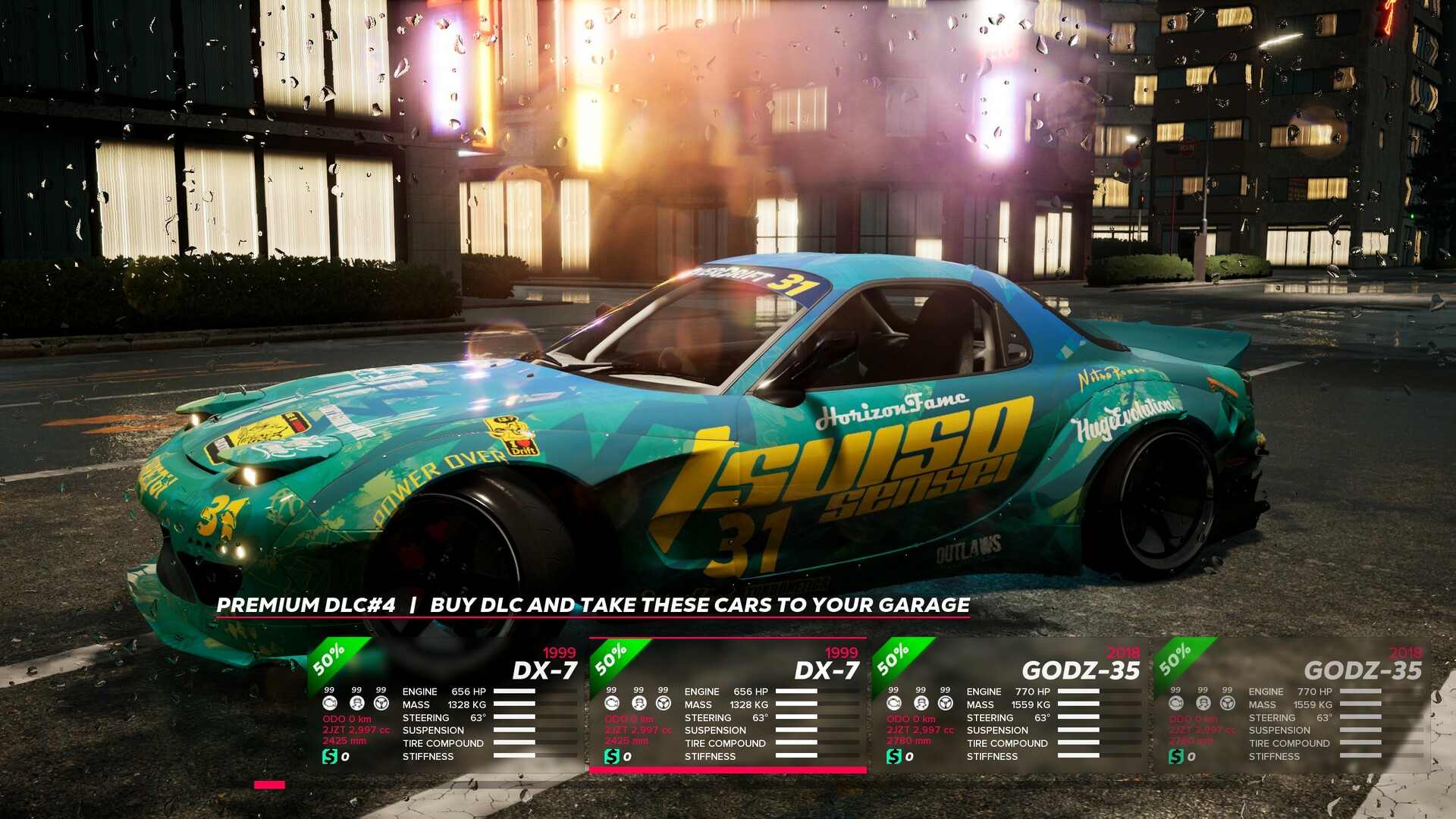Click the ODO 0 km stat on first DX-7 card
Viewport: 1456px width, 819px height.
click(x=347, y=719)
